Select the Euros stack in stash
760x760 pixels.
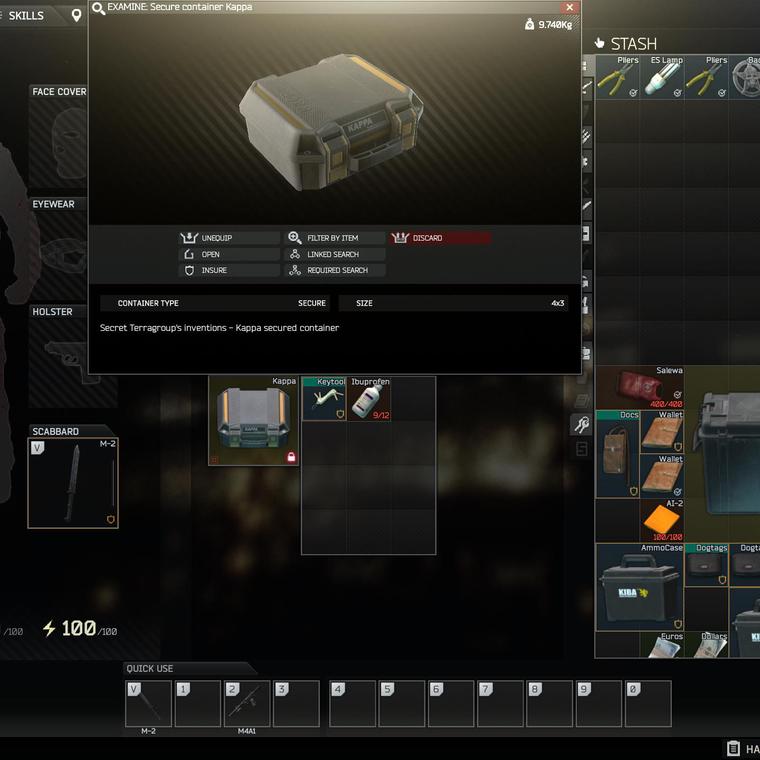pos(662,645)
